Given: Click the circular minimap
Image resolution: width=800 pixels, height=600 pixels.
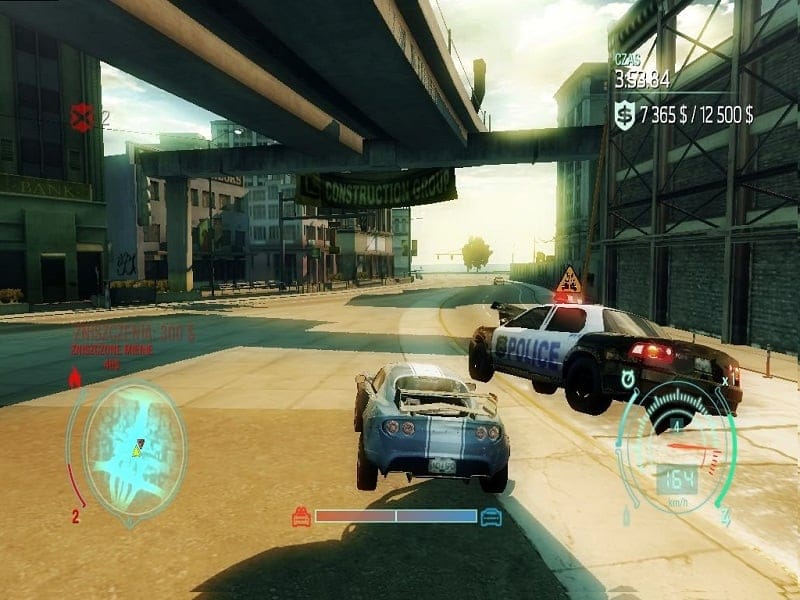Looking at the screenshot, I should click(134, 455).
